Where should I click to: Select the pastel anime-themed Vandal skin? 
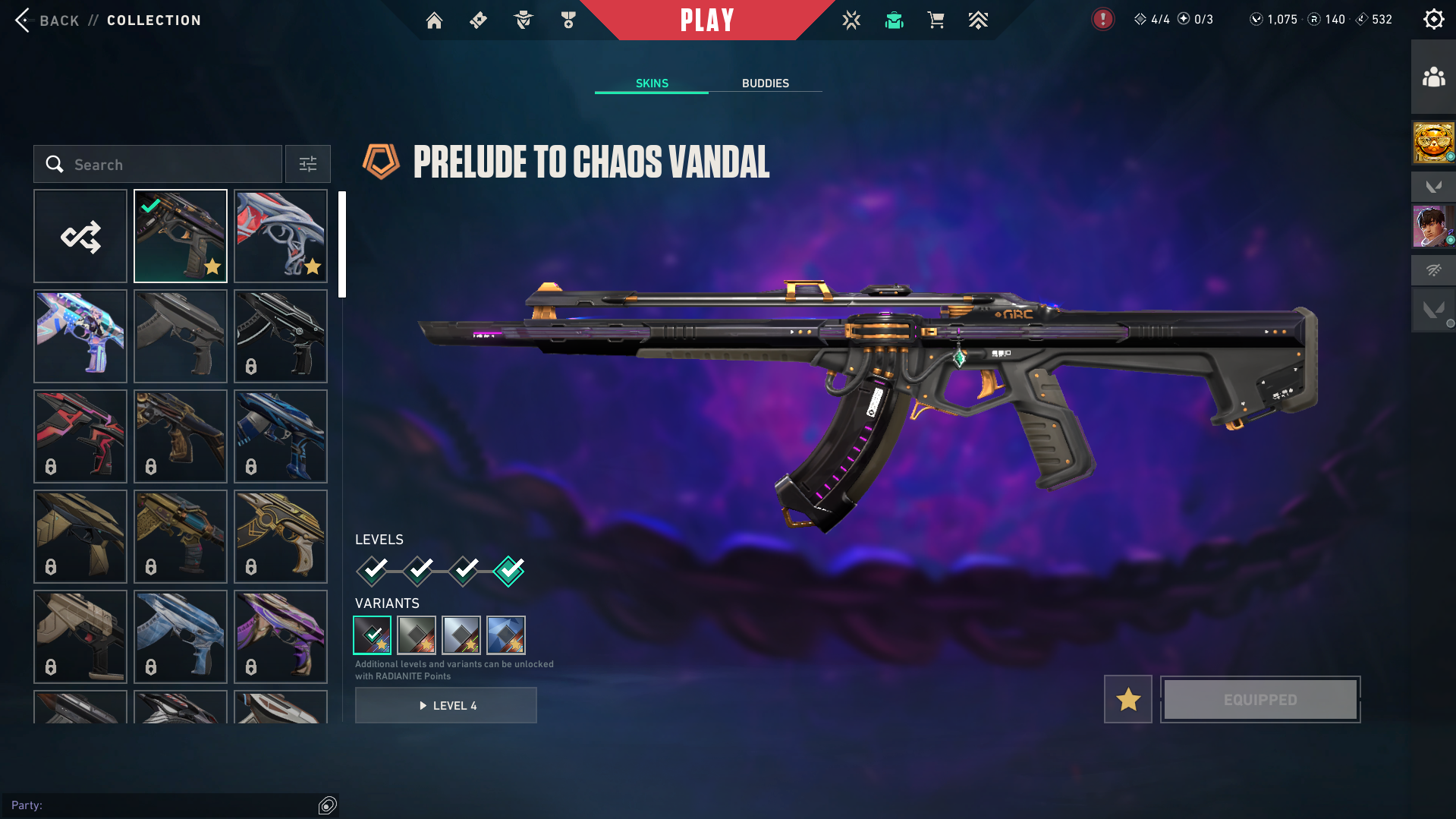80,336
